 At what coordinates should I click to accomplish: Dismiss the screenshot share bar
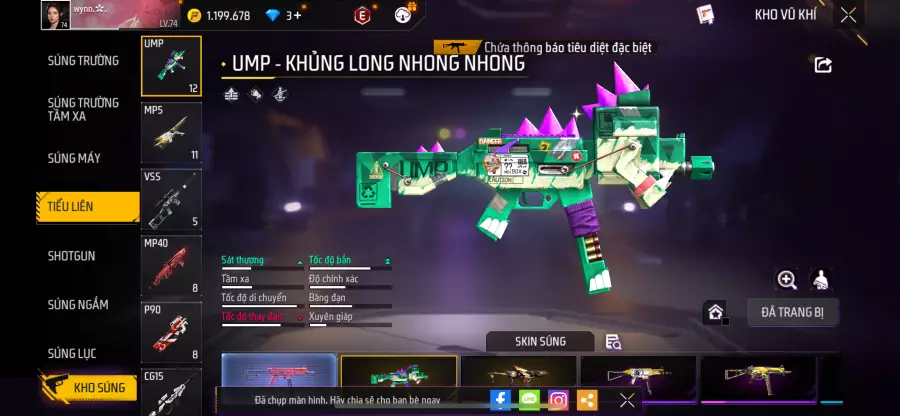coord(627,400)
